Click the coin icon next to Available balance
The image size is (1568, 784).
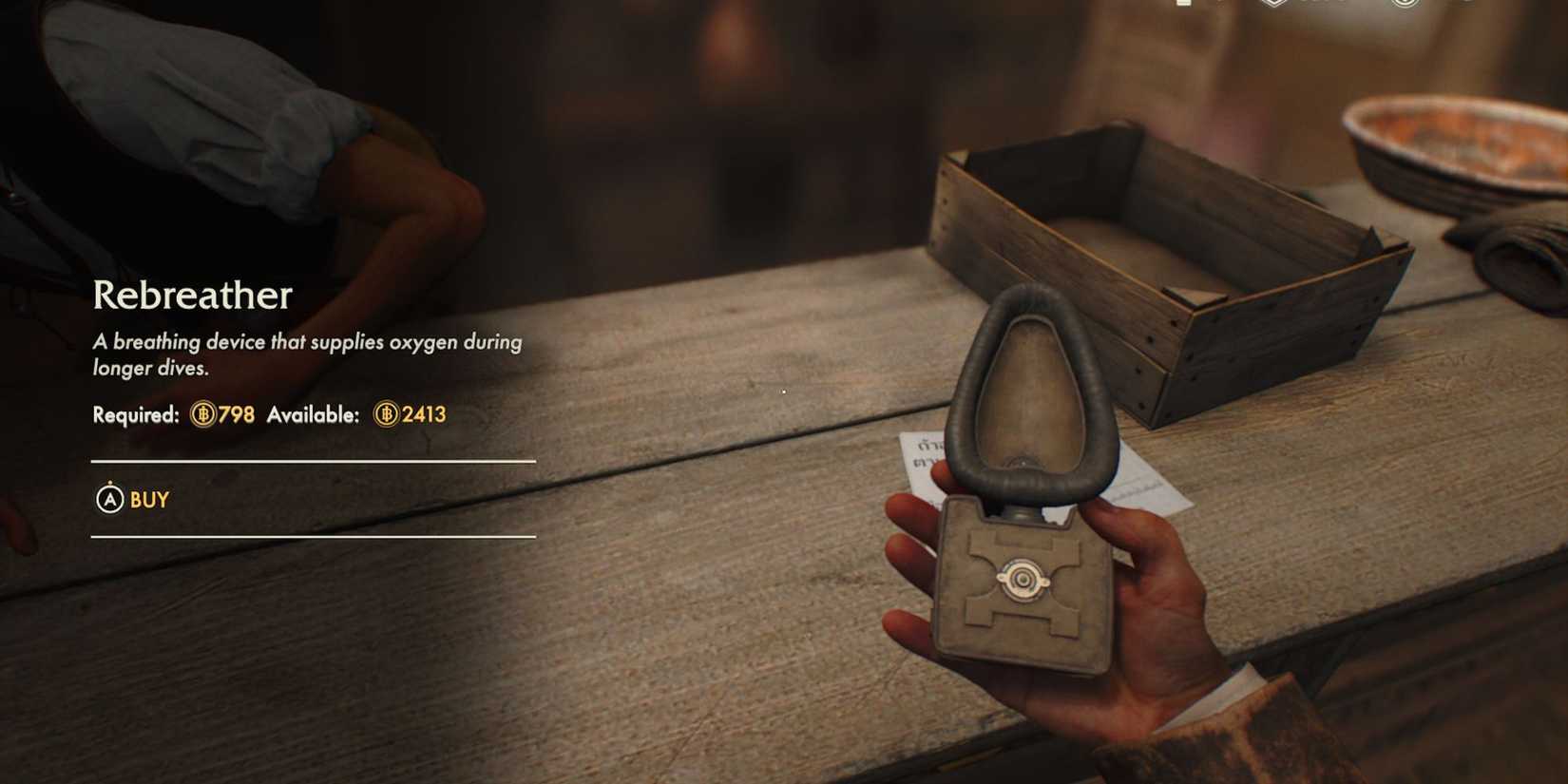(x=388, y=414)
